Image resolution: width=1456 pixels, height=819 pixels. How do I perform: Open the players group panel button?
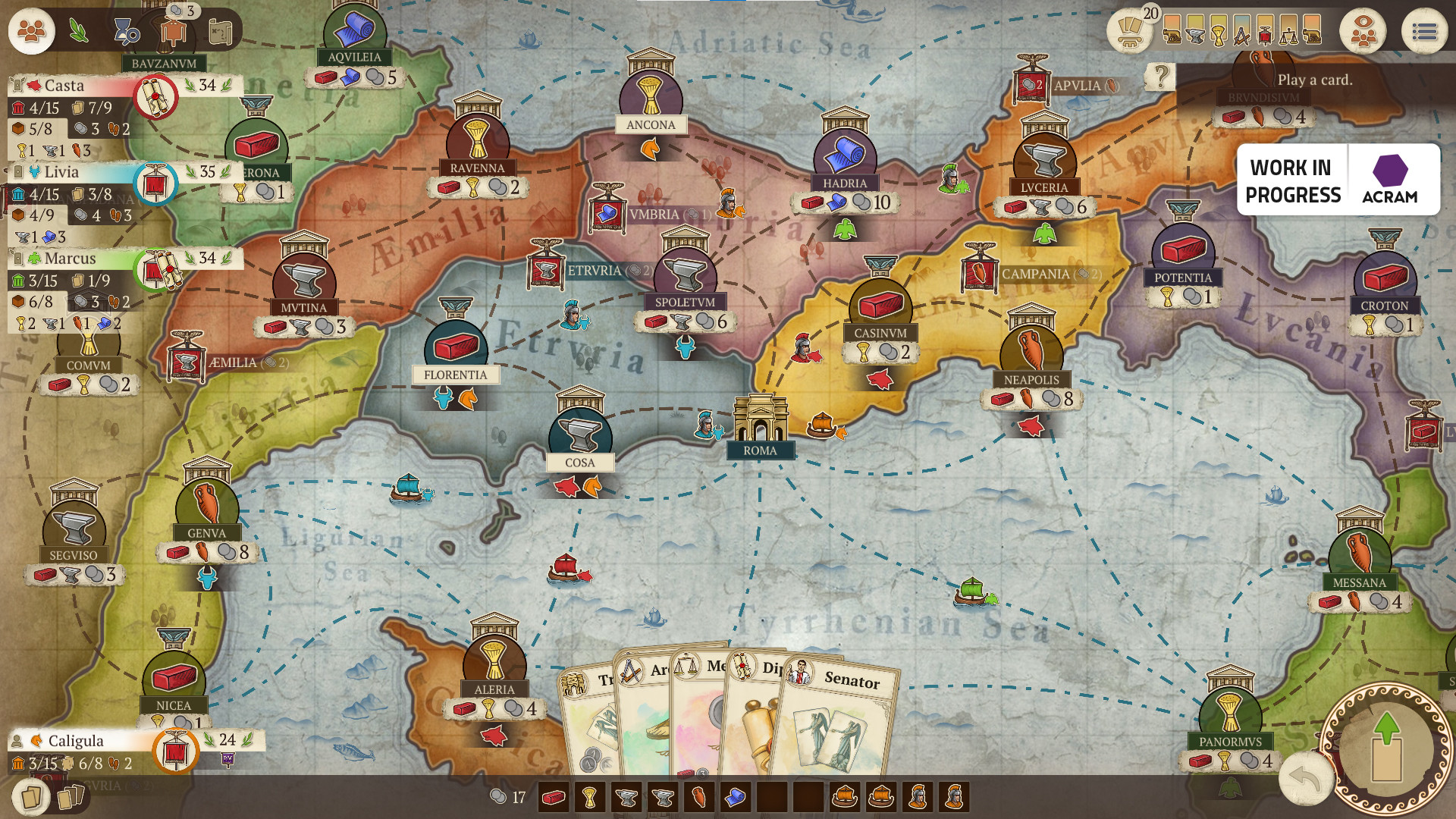[31, 31]
